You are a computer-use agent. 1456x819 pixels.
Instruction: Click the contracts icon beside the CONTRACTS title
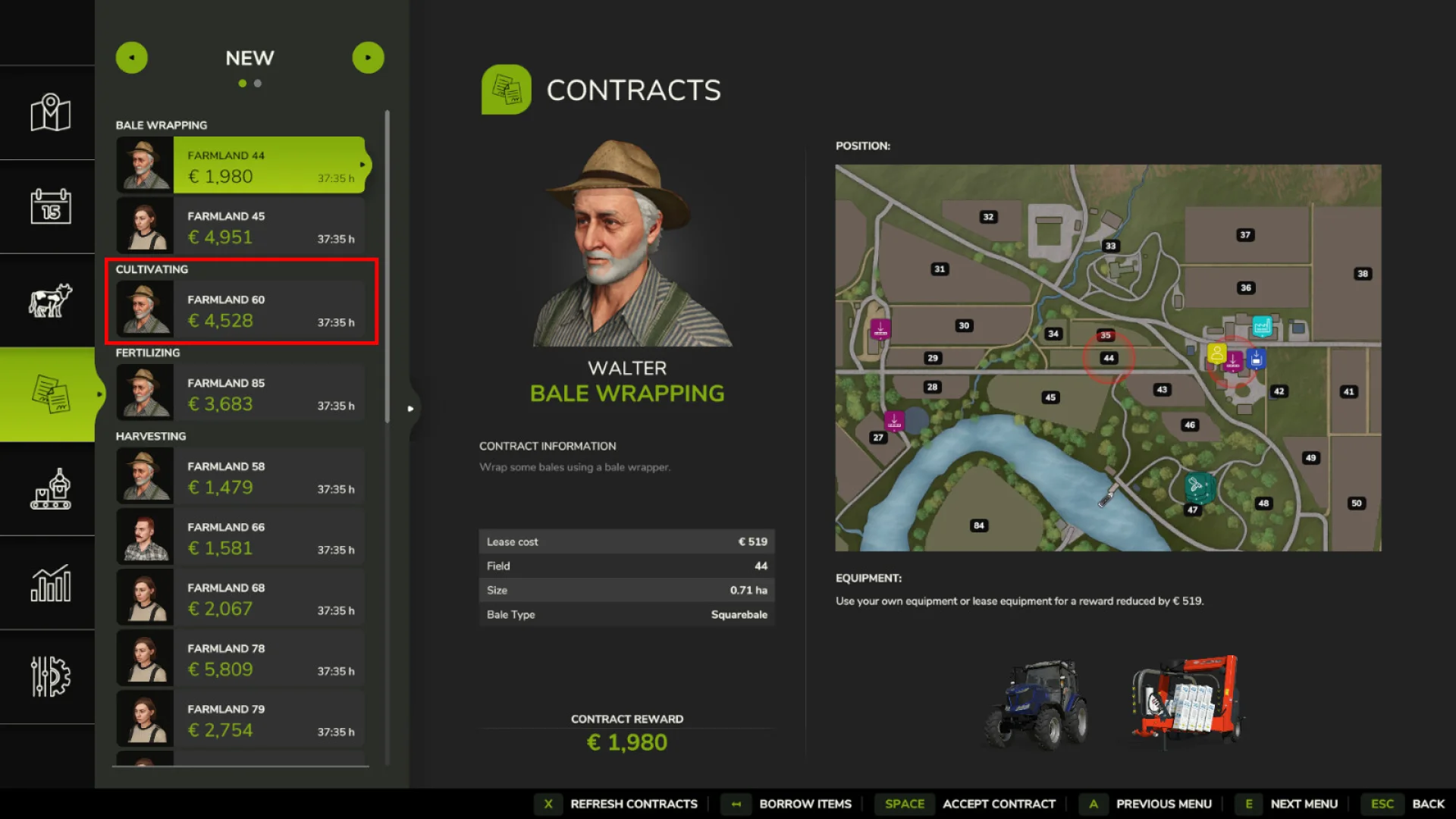pyautogui.click(x=507, y=89)
